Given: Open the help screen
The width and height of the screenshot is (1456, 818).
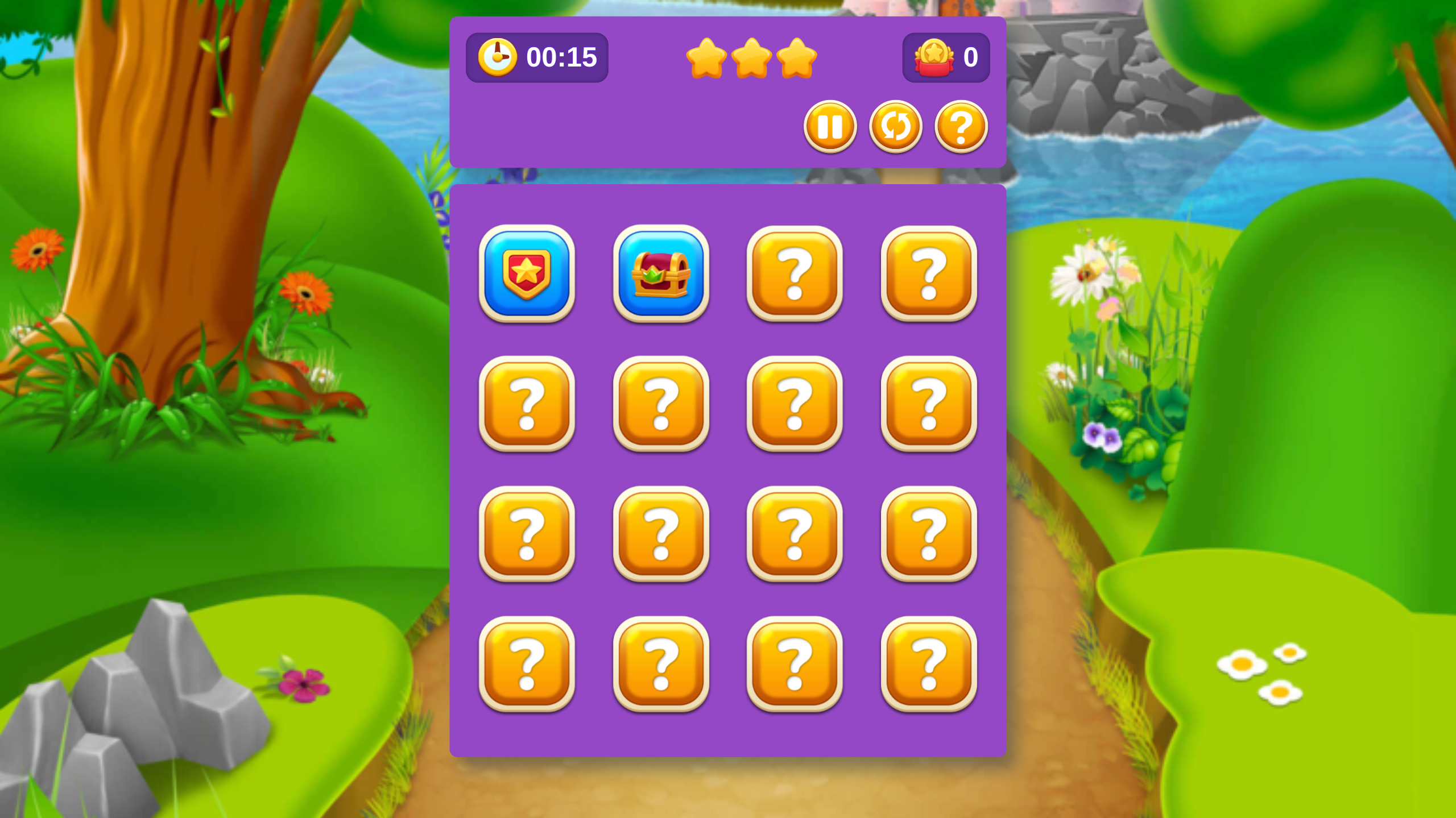Looking at the screenshot, I should click(x=960, y=127).
